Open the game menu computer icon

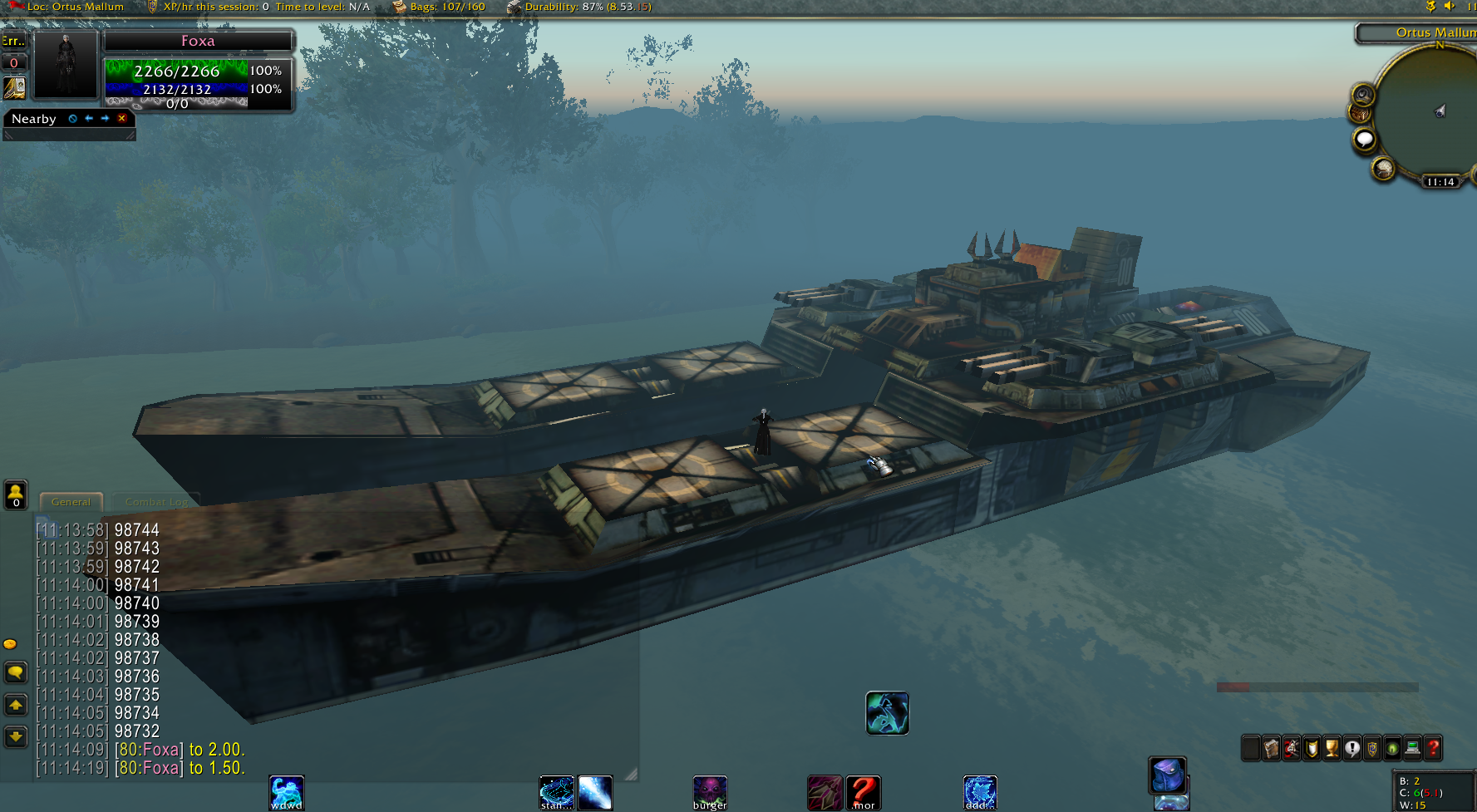click(1412, 749)
